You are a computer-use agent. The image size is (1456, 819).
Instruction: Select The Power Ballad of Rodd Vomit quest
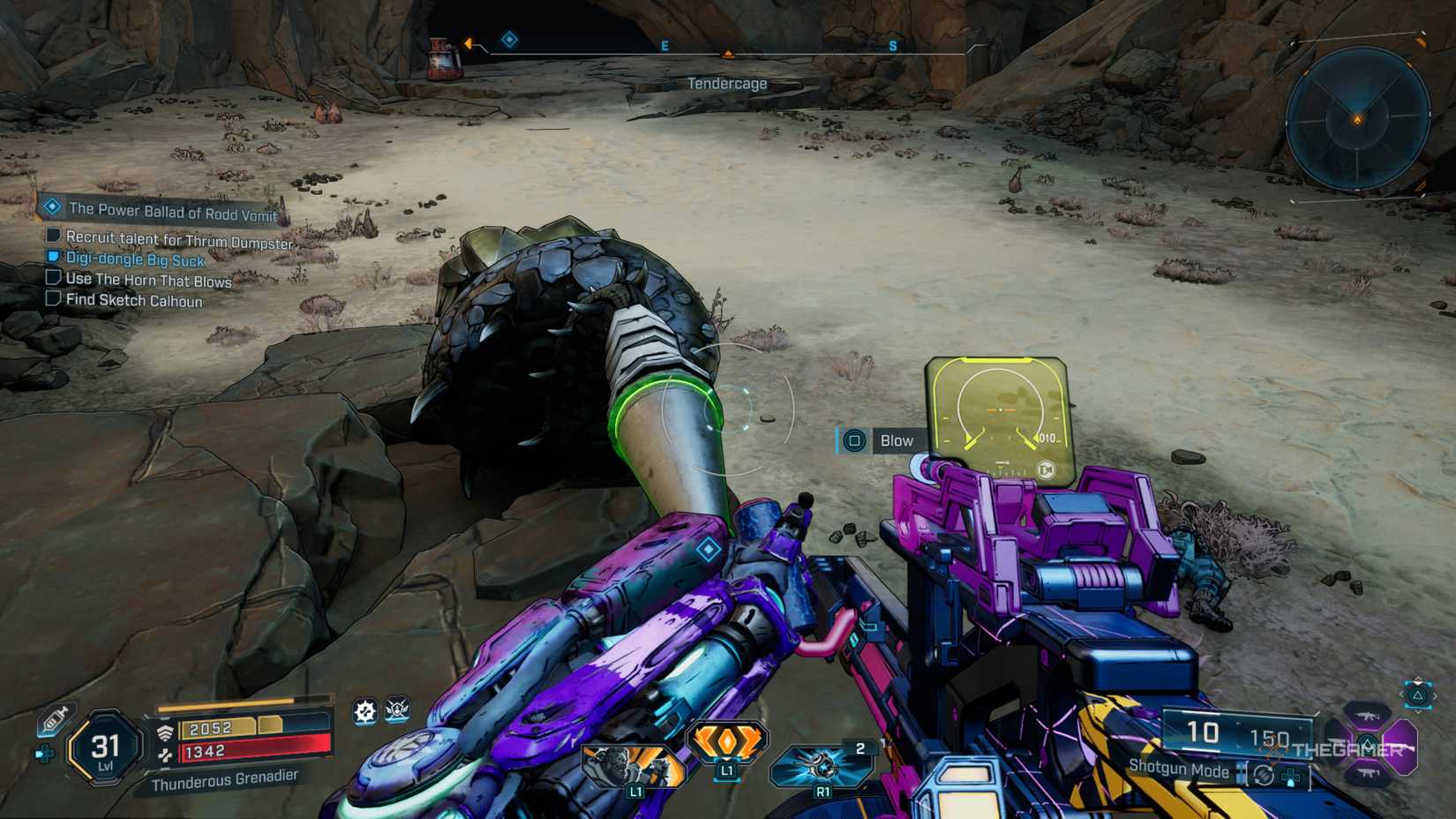click(x=173, y=212)
